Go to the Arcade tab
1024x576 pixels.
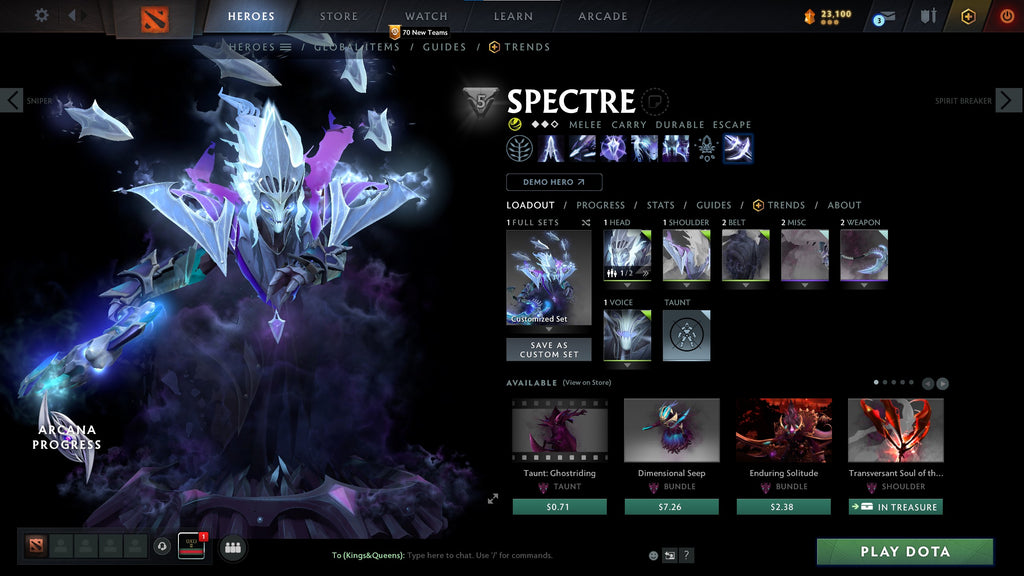[x=603, y=16]
